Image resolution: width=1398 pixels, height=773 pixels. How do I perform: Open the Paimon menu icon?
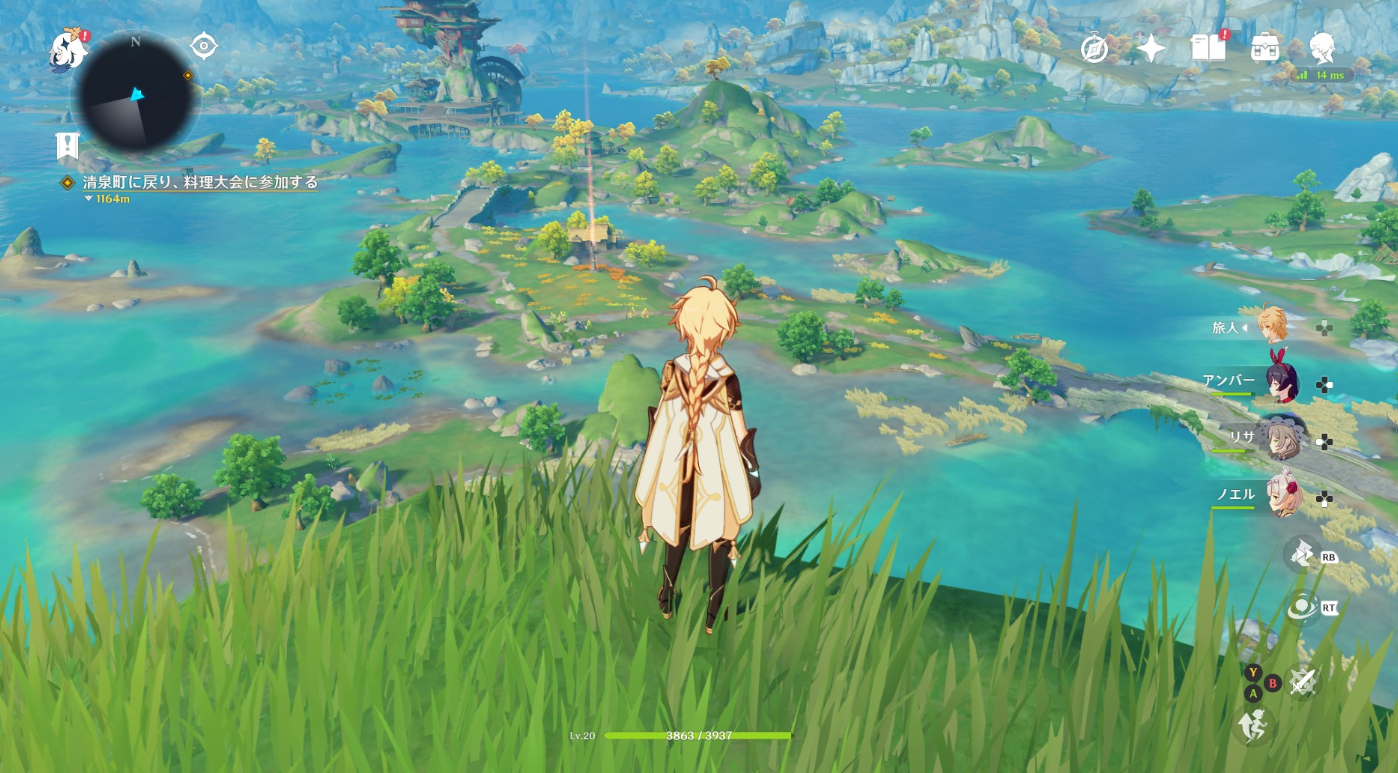click(x=69, y=50)
